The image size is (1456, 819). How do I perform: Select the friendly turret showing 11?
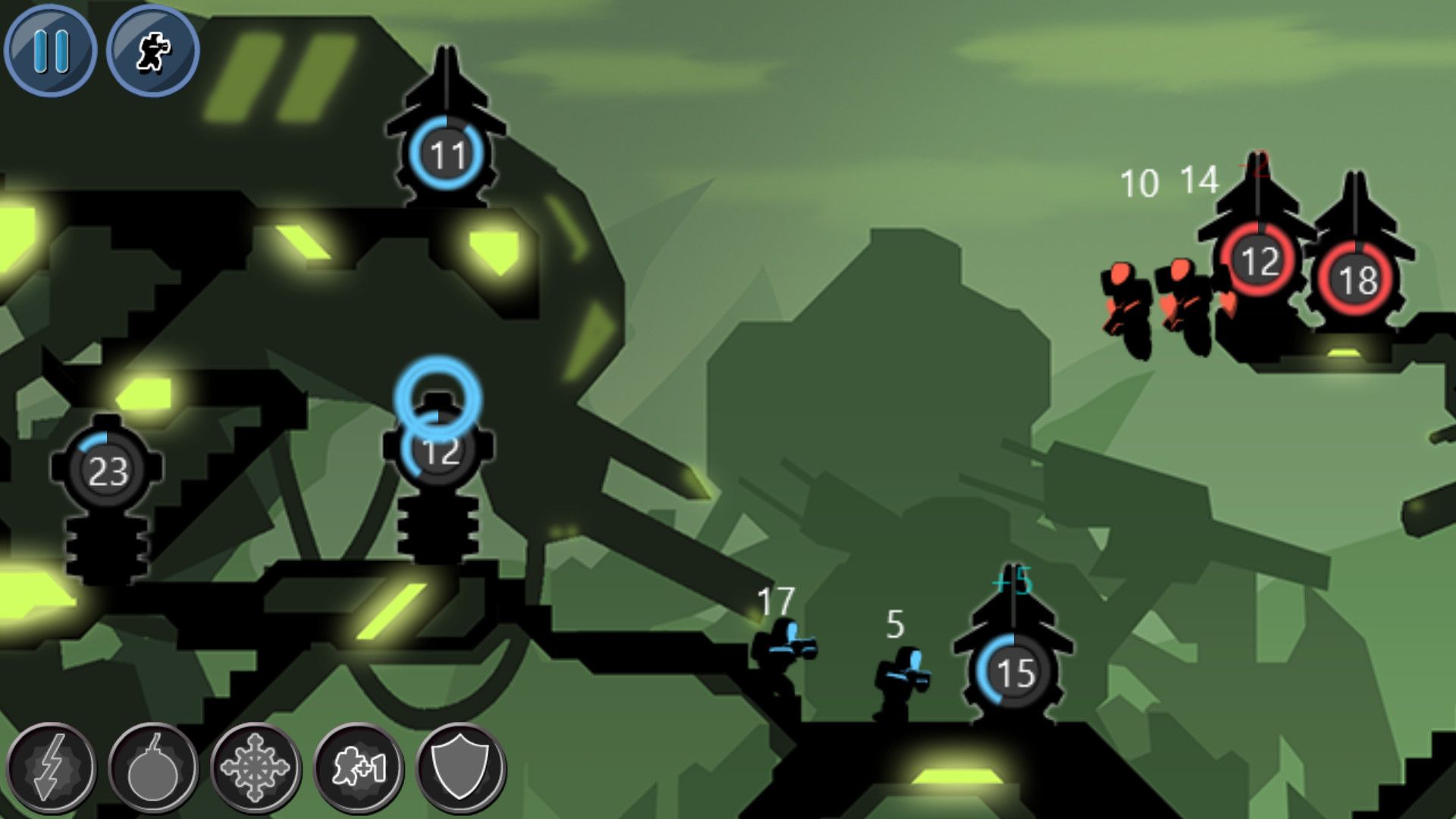coord(448,155)
